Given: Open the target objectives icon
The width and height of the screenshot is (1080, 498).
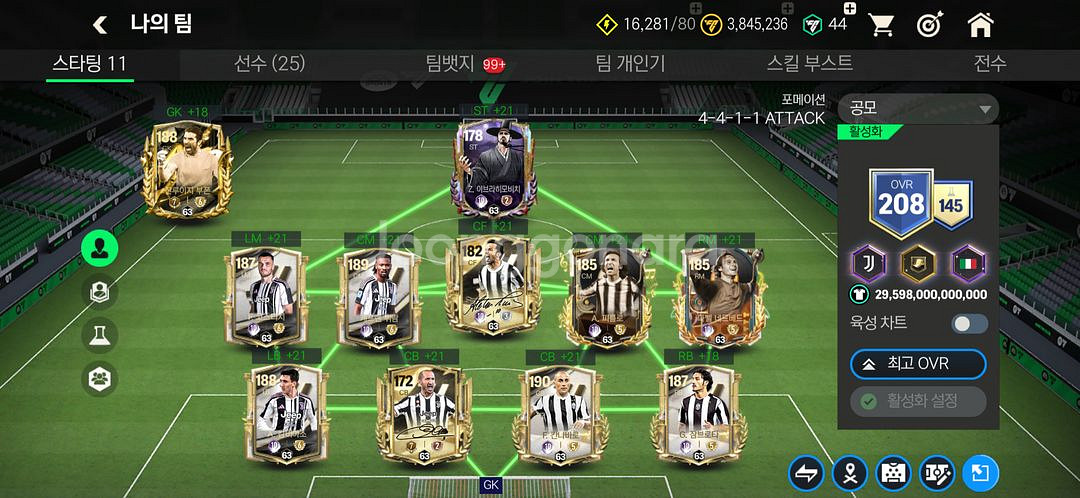Looking at the screenshot, I should (930, 24).
